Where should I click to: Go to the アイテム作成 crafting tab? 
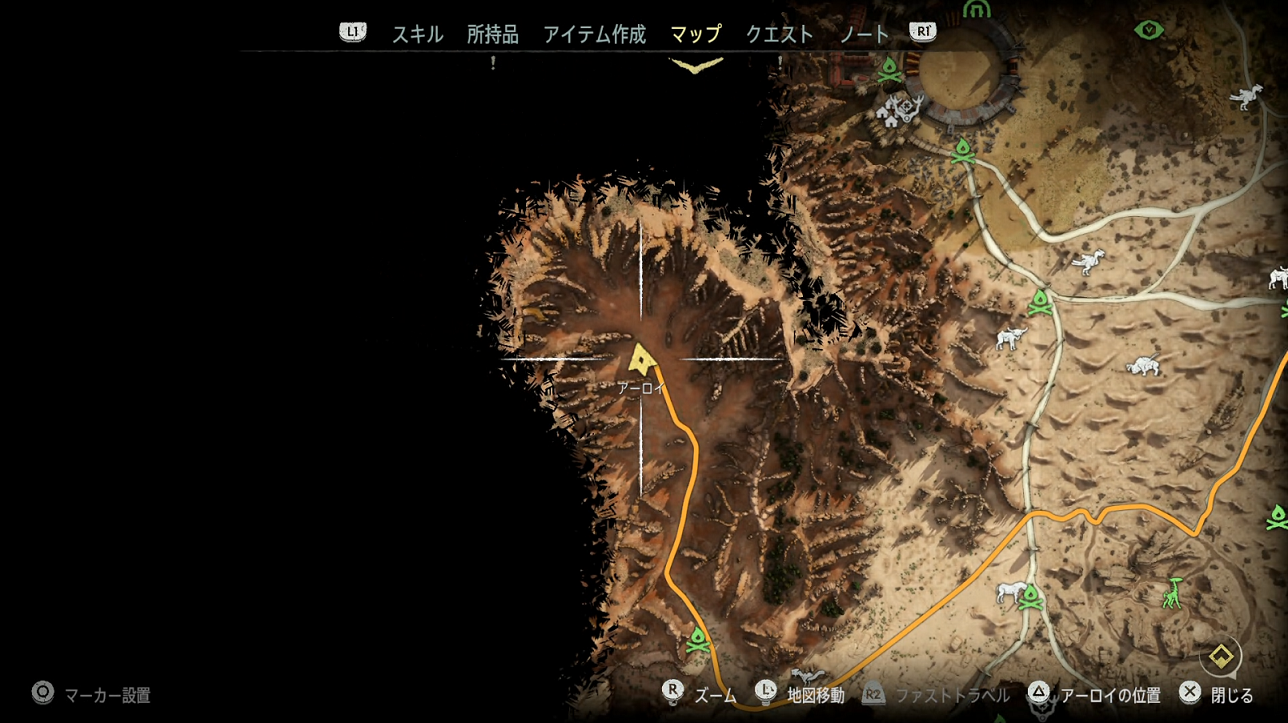594,34
